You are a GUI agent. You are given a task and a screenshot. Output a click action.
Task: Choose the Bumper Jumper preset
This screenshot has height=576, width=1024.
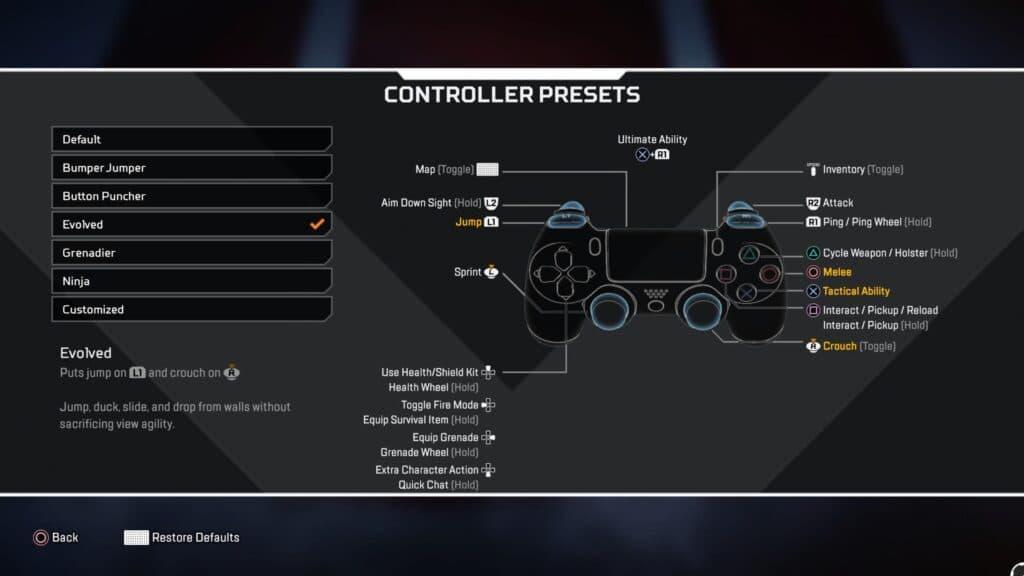191,167
